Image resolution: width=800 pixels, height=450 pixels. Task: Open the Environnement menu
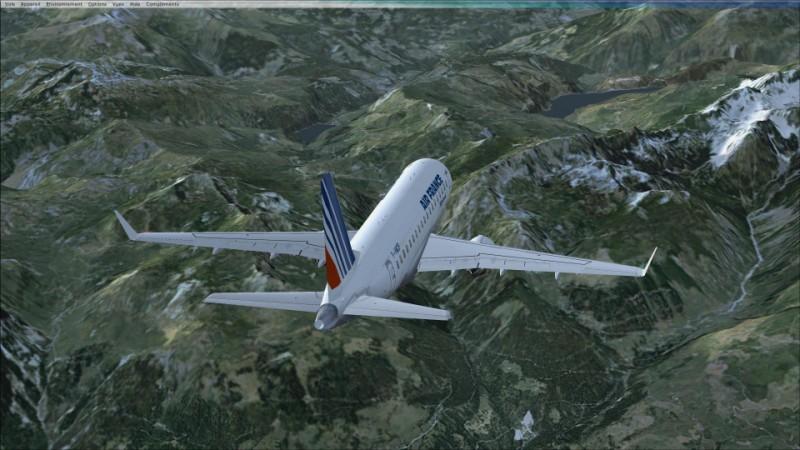pos(63,4)
